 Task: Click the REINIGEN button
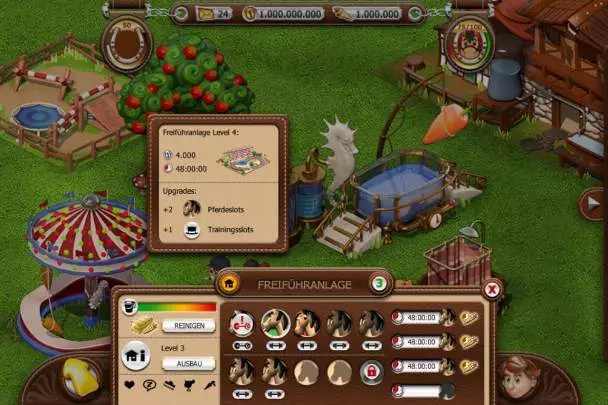click(x=189, y=326)
